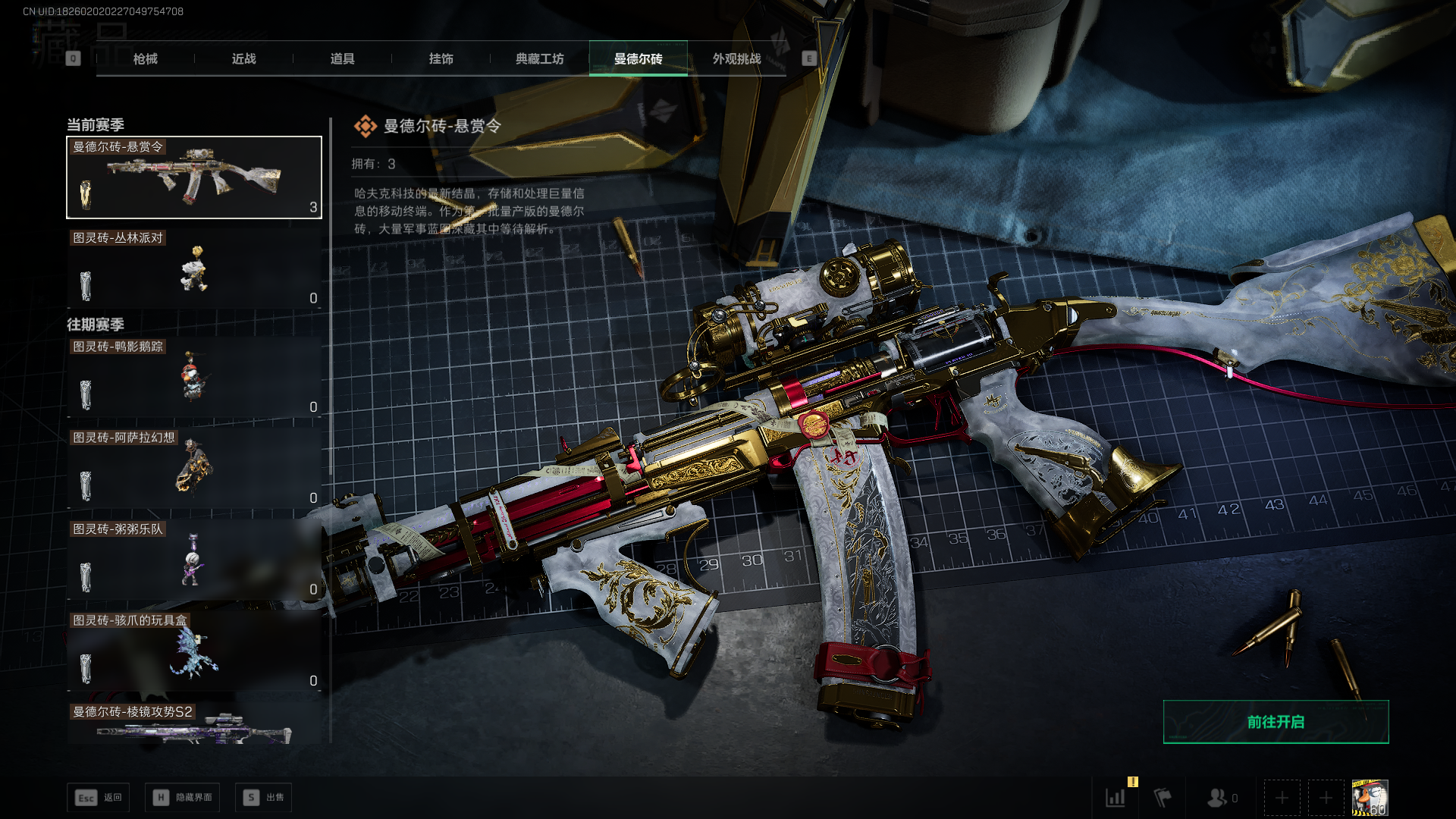Click the 返回 back button
Screen dimensions: 1456x819
point(99,797)
